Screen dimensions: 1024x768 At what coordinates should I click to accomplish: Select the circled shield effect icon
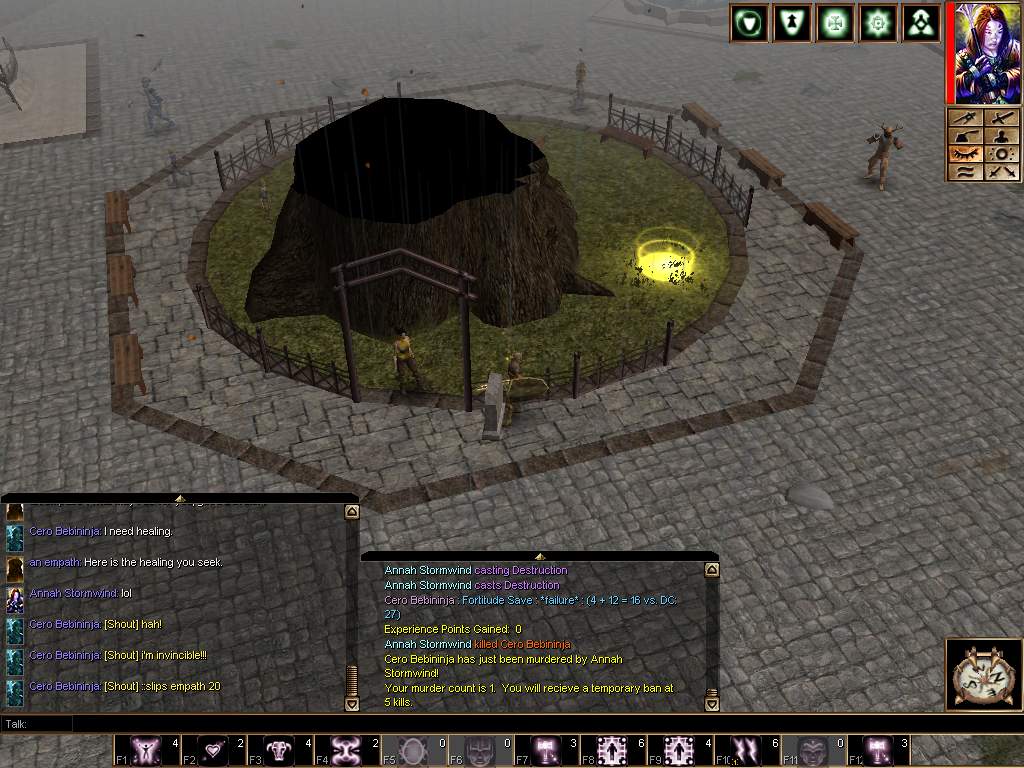[748, 23]
